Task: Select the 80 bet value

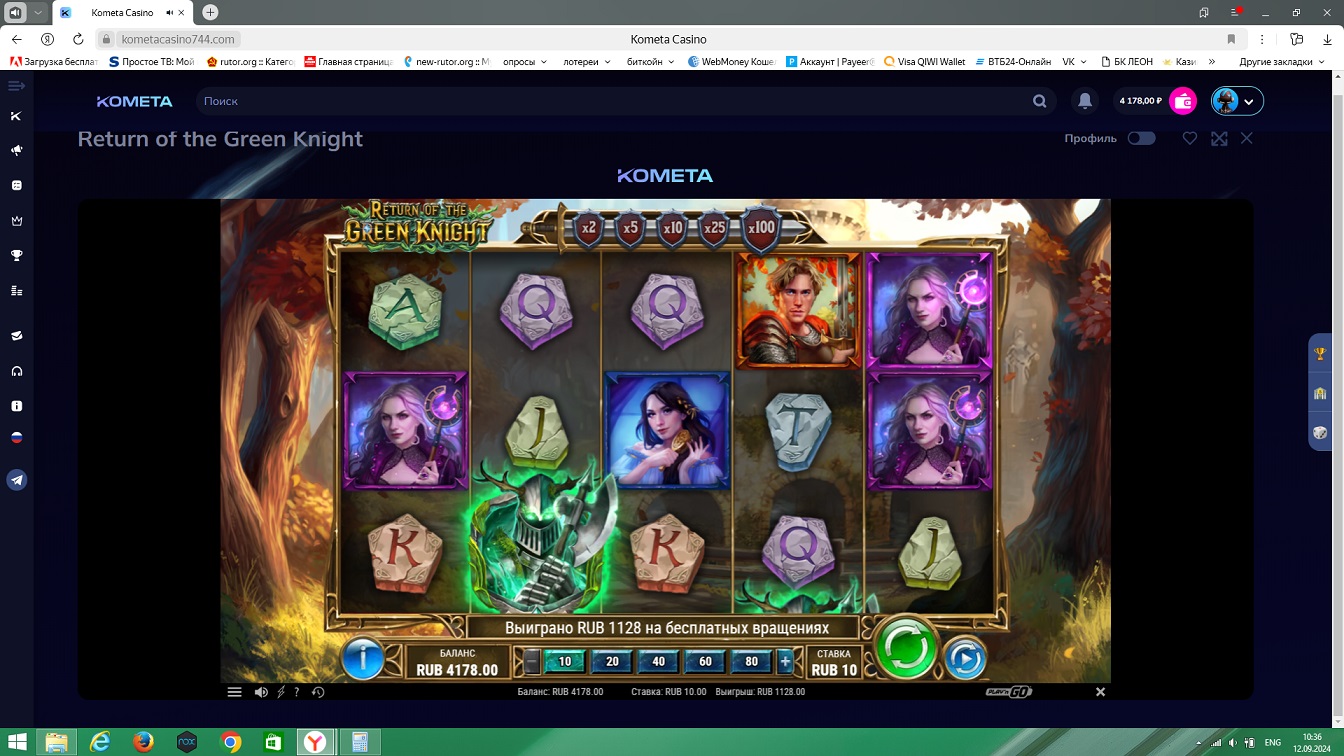Action: tap(751, 661)
